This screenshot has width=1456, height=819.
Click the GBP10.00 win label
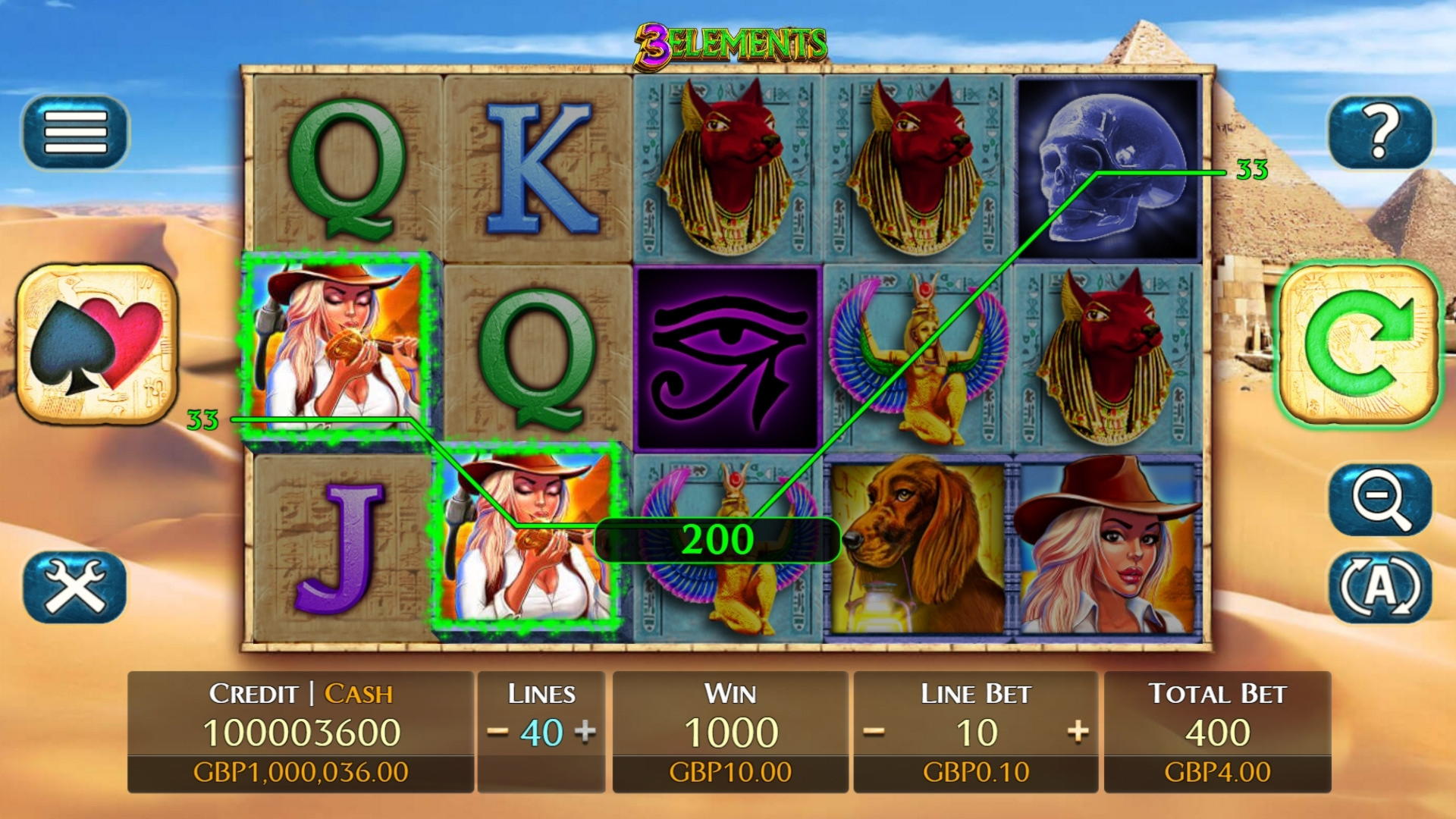tap(730, 770)
